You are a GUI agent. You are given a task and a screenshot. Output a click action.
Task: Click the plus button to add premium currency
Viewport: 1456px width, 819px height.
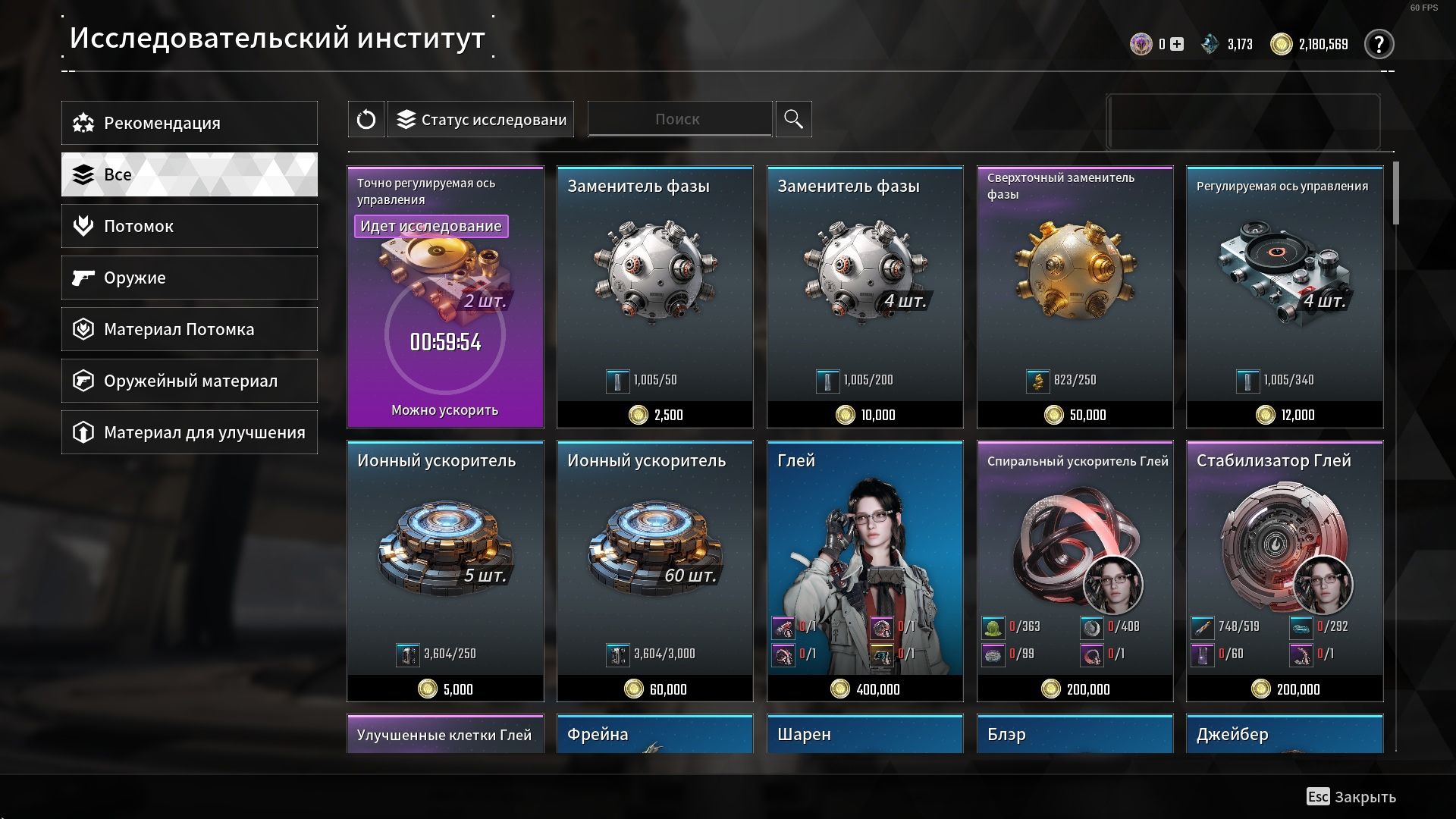(1177, 44)
